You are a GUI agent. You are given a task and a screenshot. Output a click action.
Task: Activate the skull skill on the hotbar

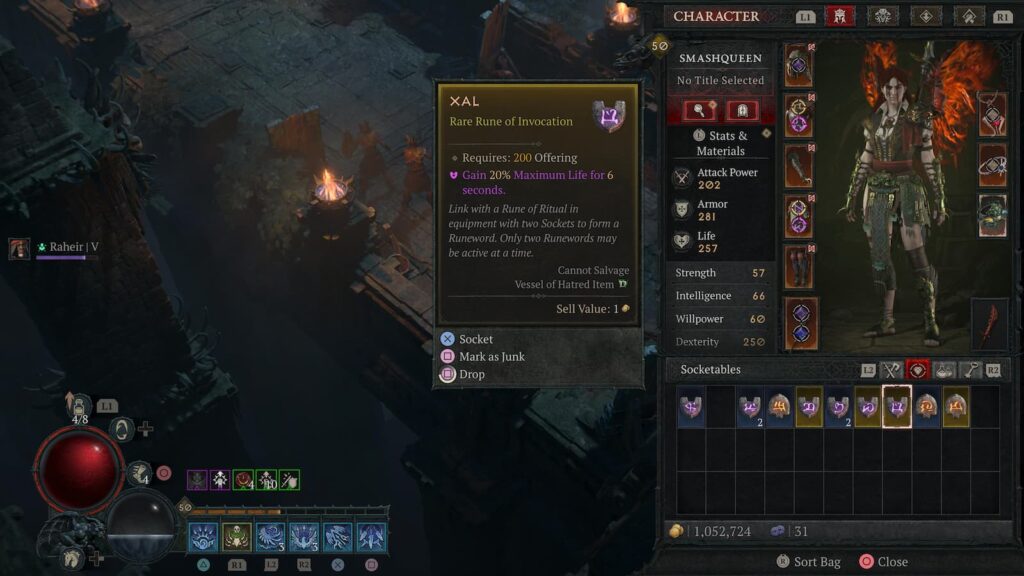(237, 537)
